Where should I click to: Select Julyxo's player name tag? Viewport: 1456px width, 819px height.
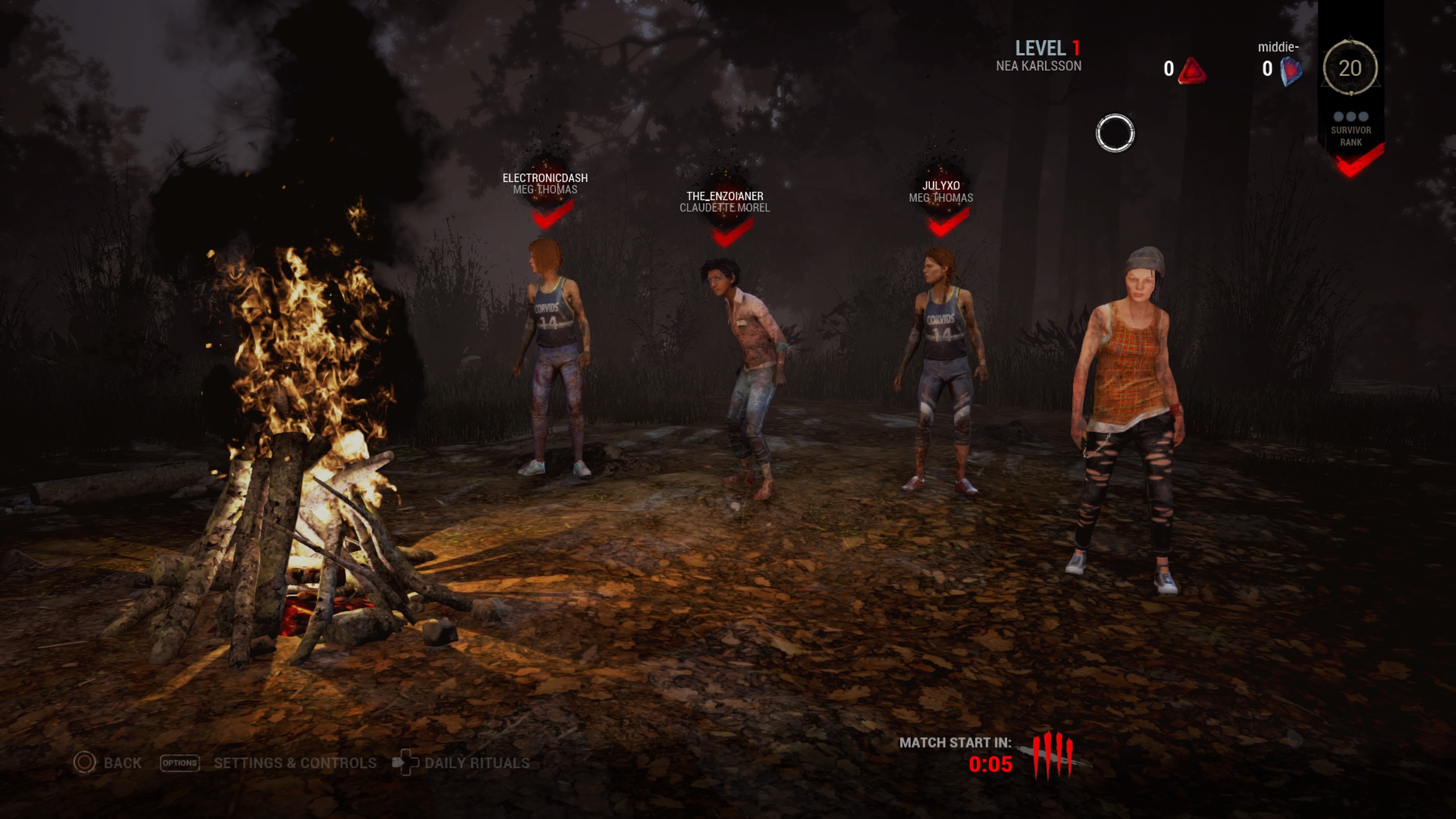940,185
